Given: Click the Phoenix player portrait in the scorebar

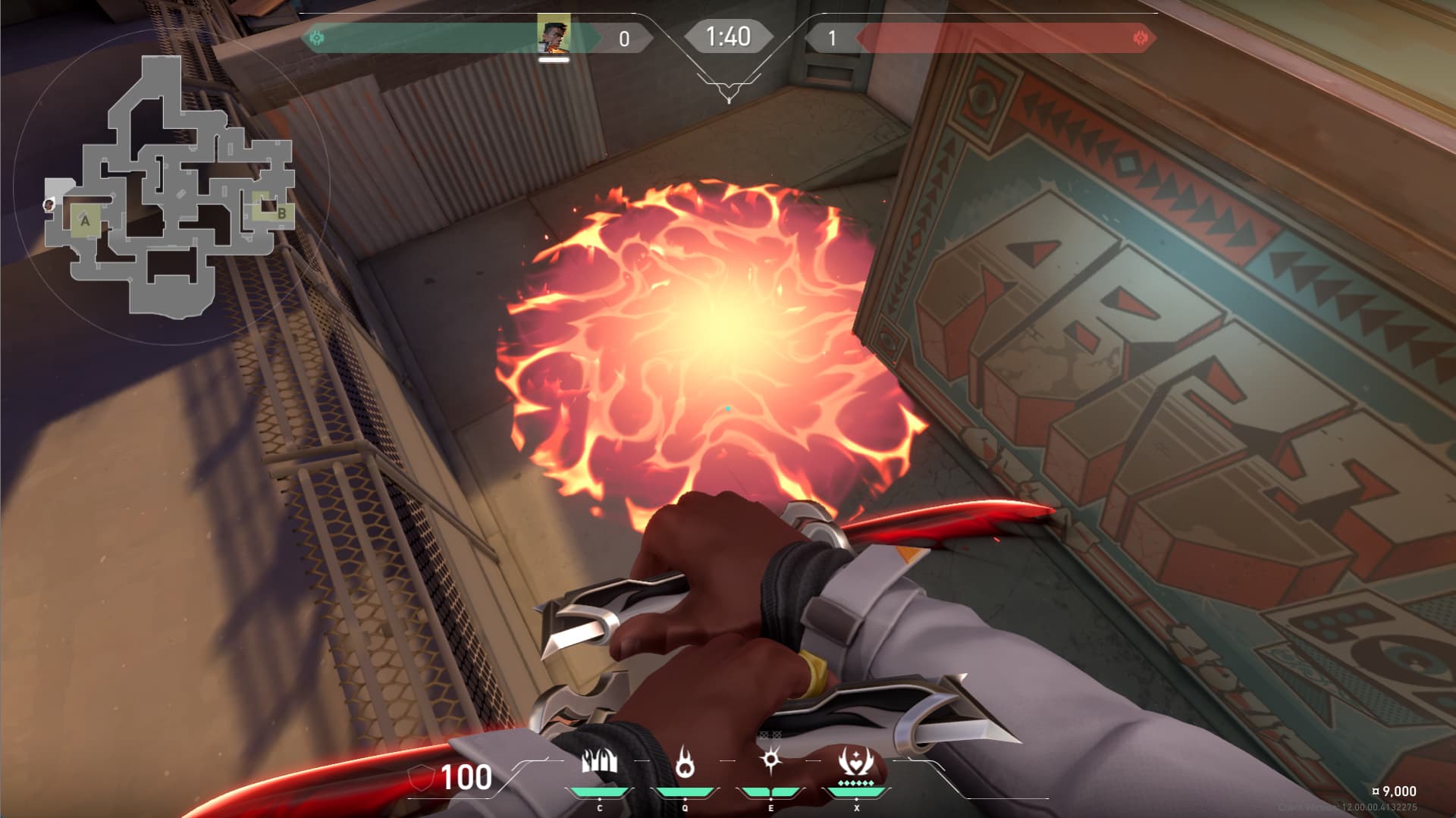Looking at the screenshot, I should (553, 34).
